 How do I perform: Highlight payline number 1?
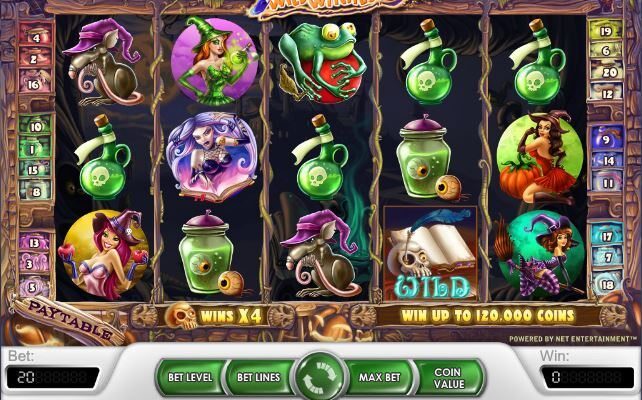point(35,148)
